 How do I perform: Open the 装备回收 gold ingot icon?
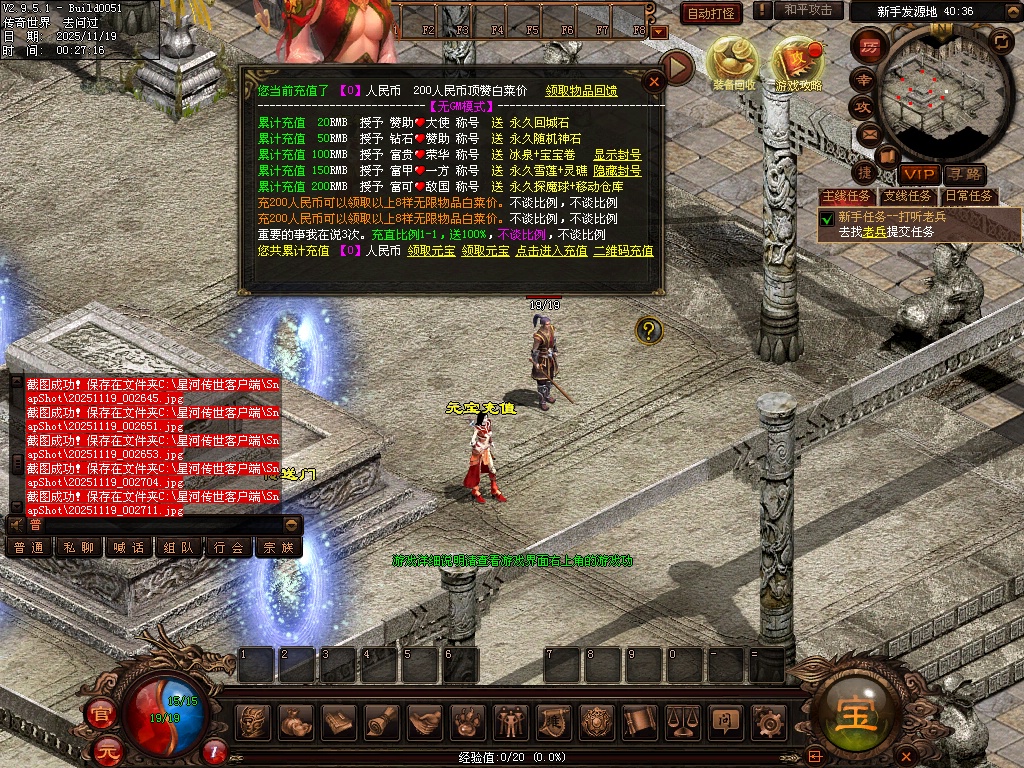[734, 62]
